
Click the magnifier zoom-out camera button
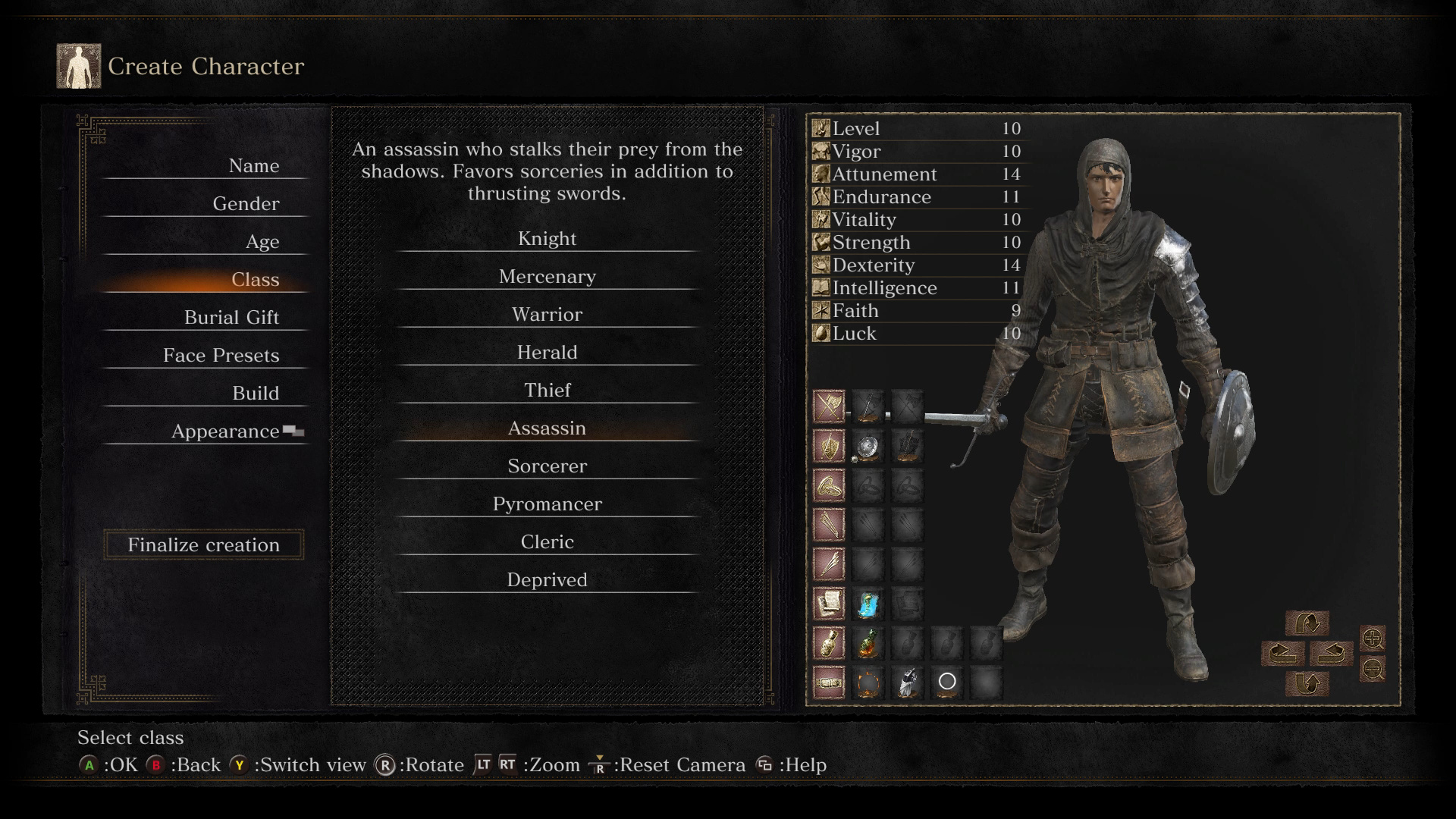[1373, 669]
